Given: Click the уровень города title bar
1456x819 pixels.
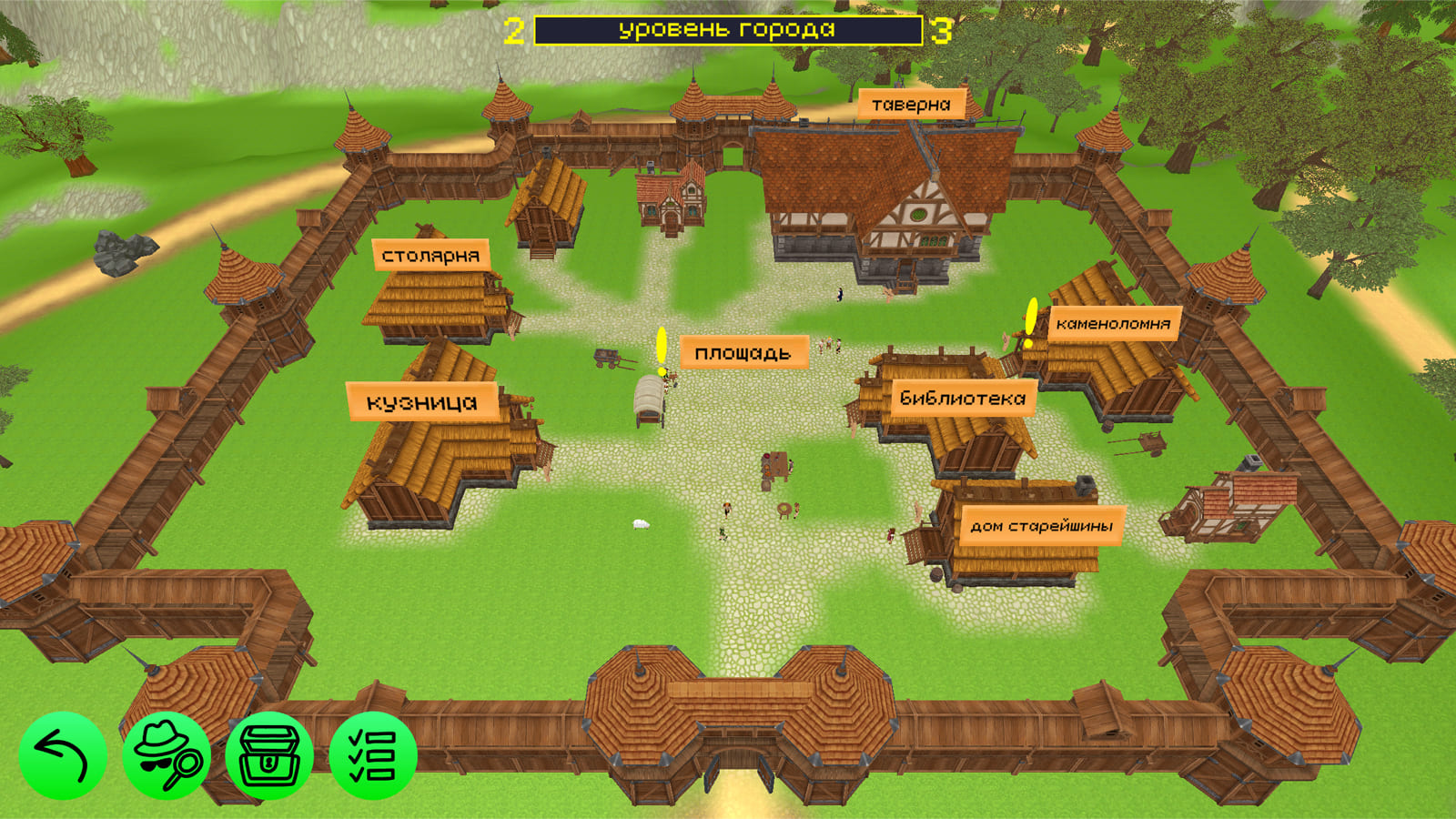Looking at the screenshot, I should coord(728,29).
